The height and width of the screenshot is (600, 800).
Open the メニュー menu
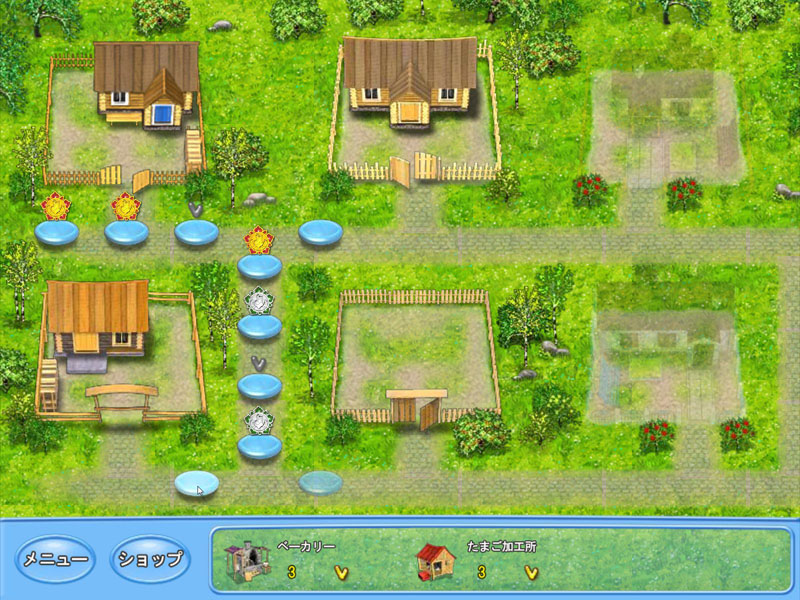[x=56, y=560]
